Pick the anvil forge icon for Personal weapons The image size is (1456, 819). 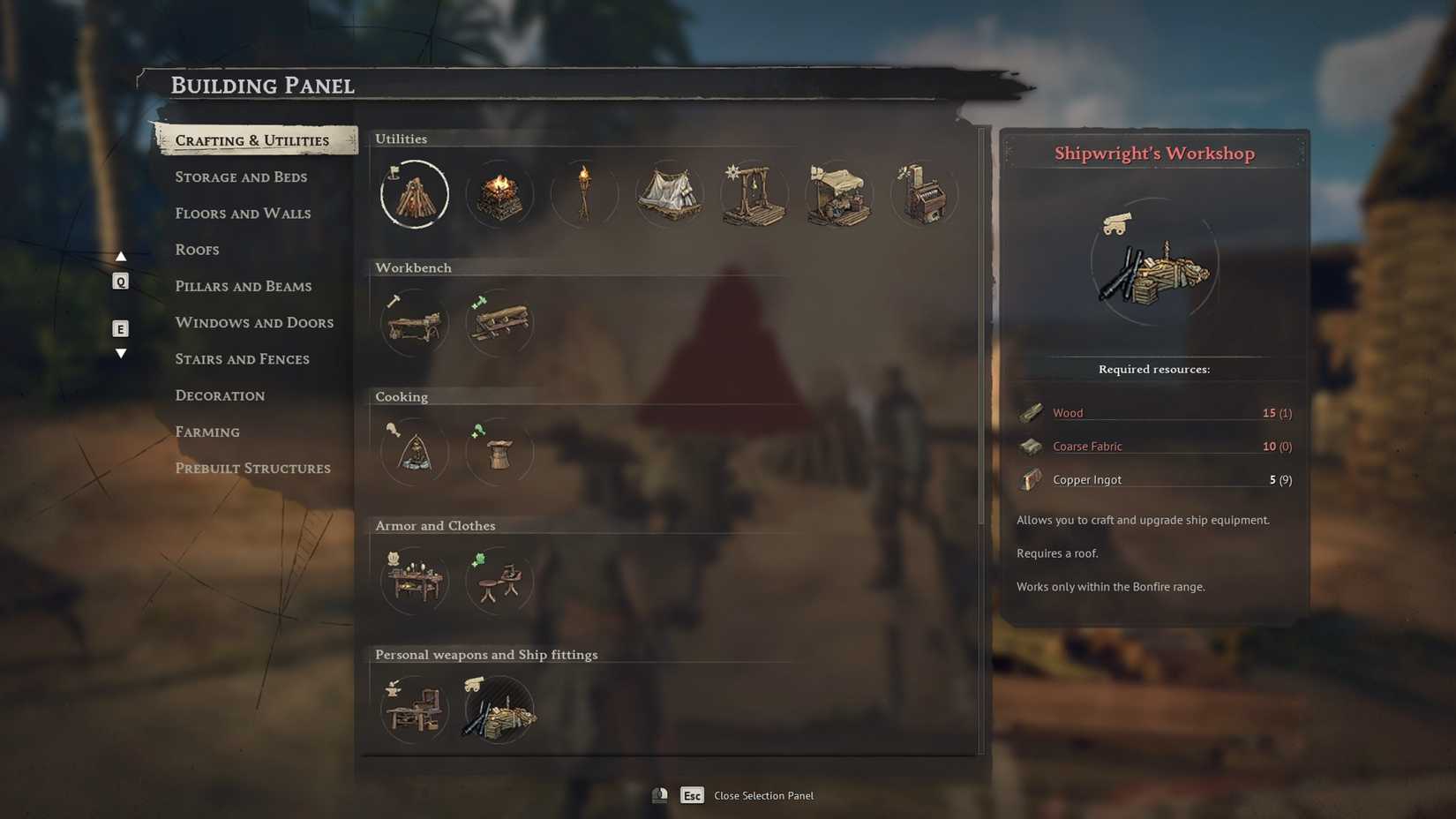click(415, 709)
